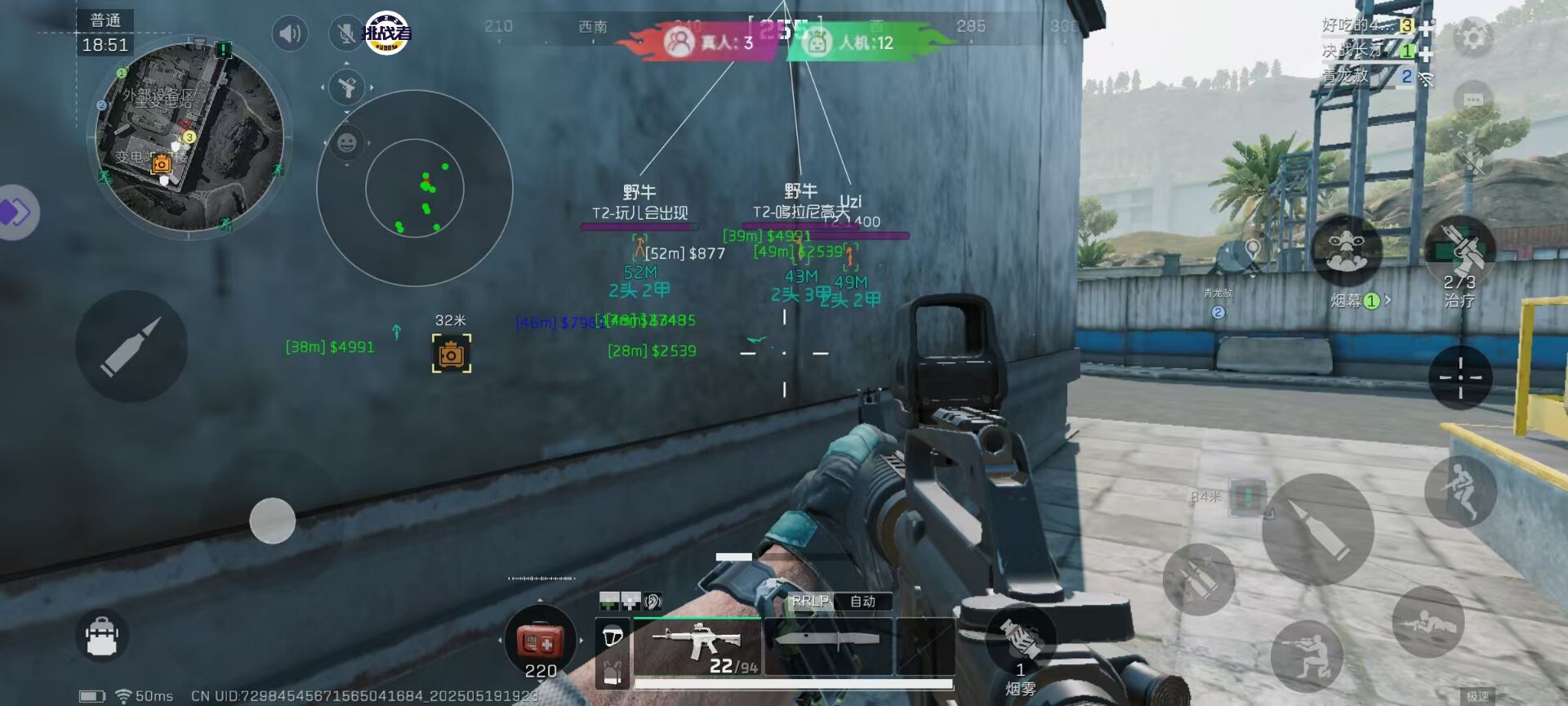1568x706 pixels.
Task: Aim down sights with the crosshair button
Action: [x=1460, y=377]
